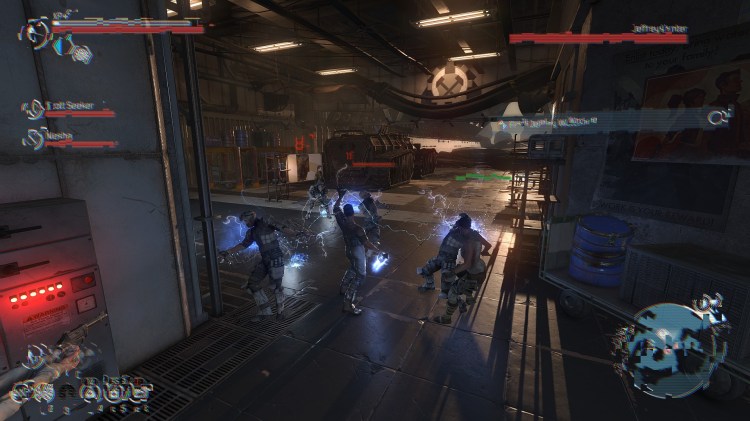Open the objective notification banner
The height and width of the screenshot is (421, 750).
(600, 120)
